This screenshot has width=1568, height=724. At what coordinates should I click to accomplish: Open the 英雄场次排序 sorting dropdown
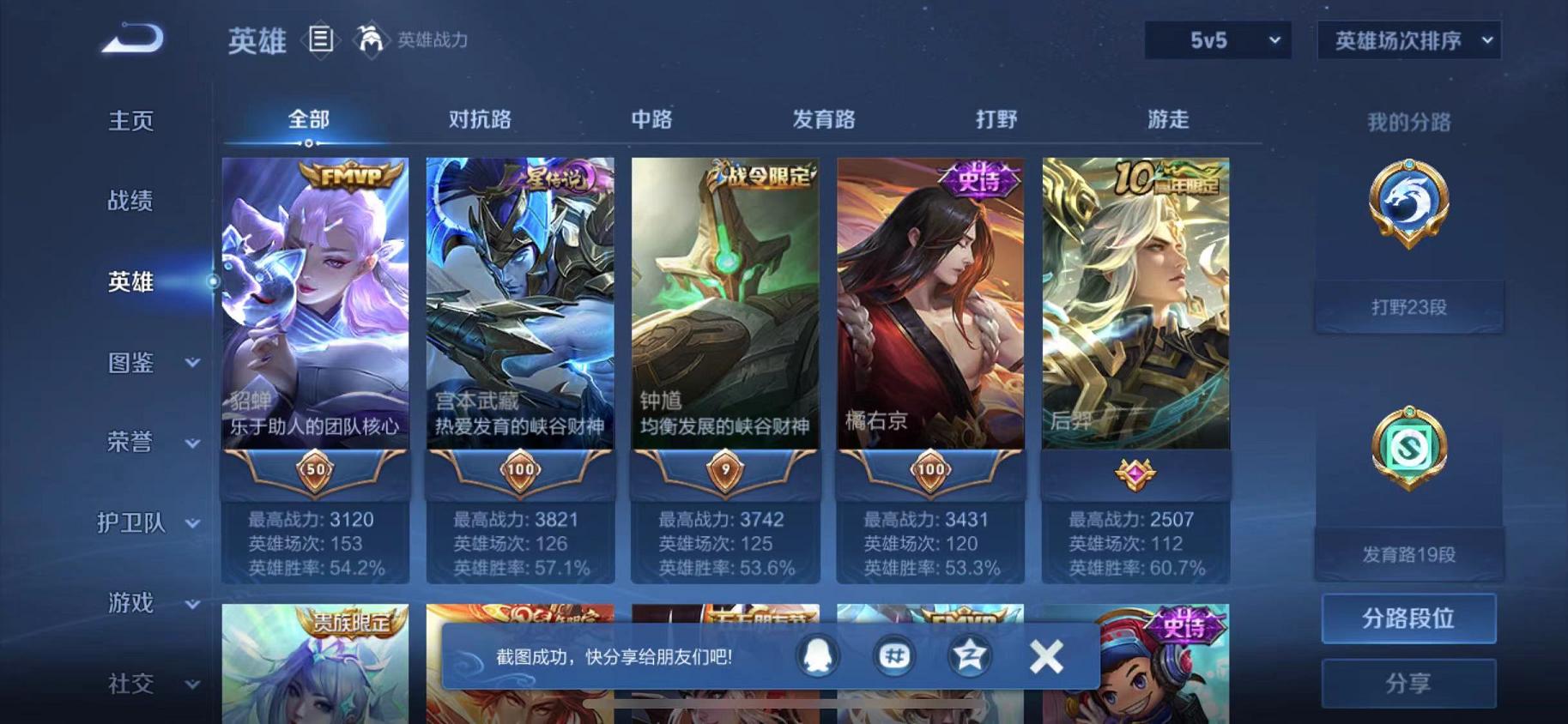1408,39
